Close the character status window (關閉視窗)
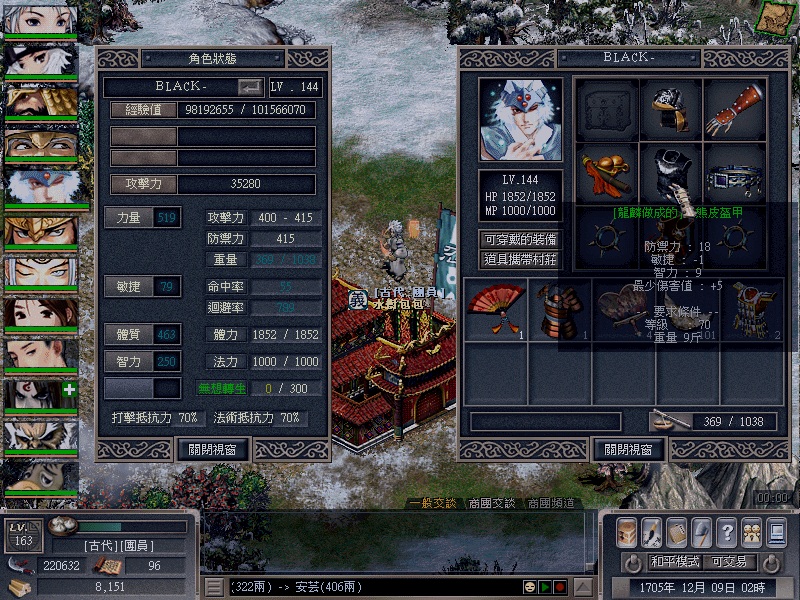 (x=212, y=449)
